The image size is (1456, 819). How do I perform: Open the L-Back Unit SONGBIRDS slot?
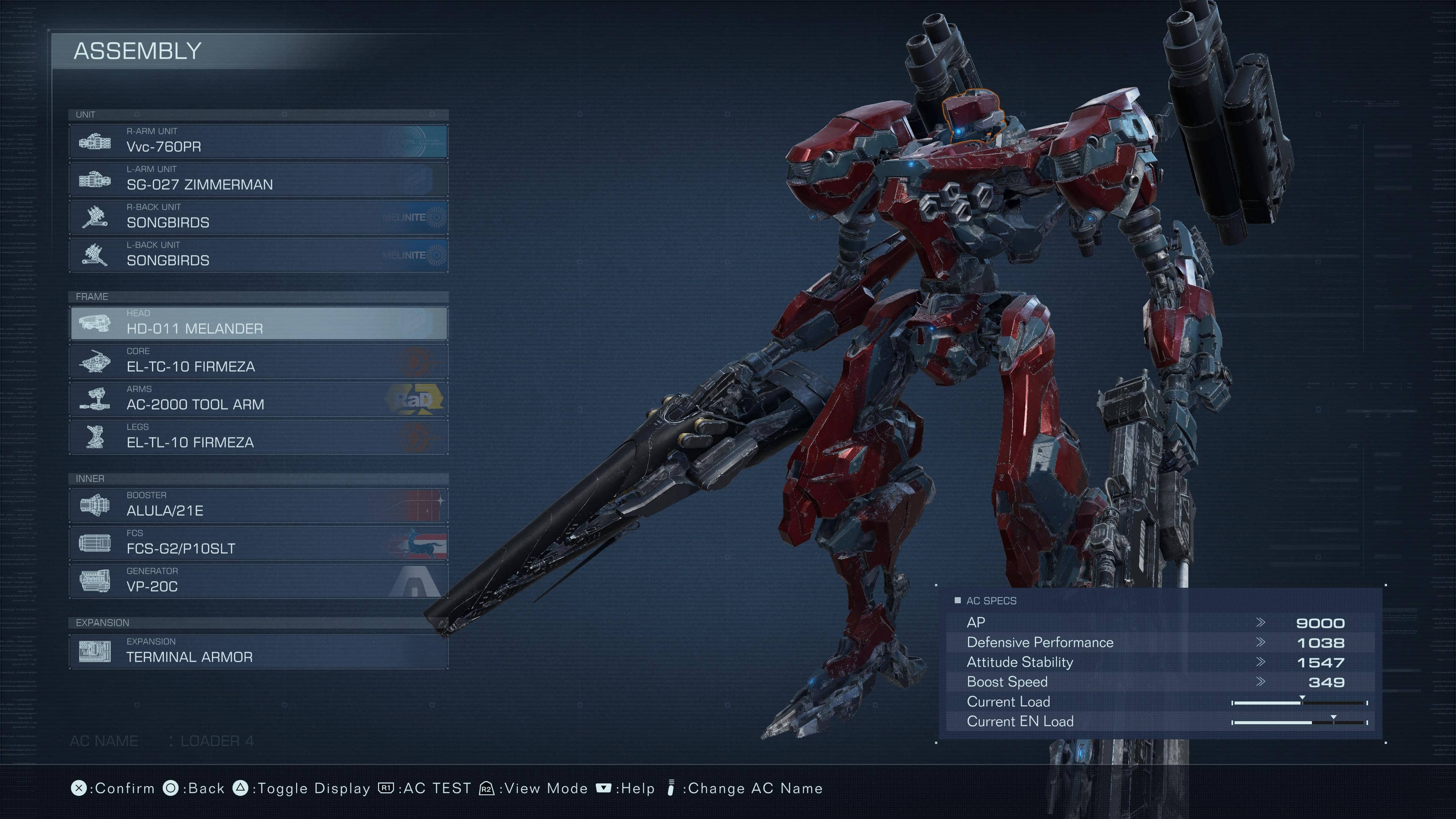pos(258,254)
